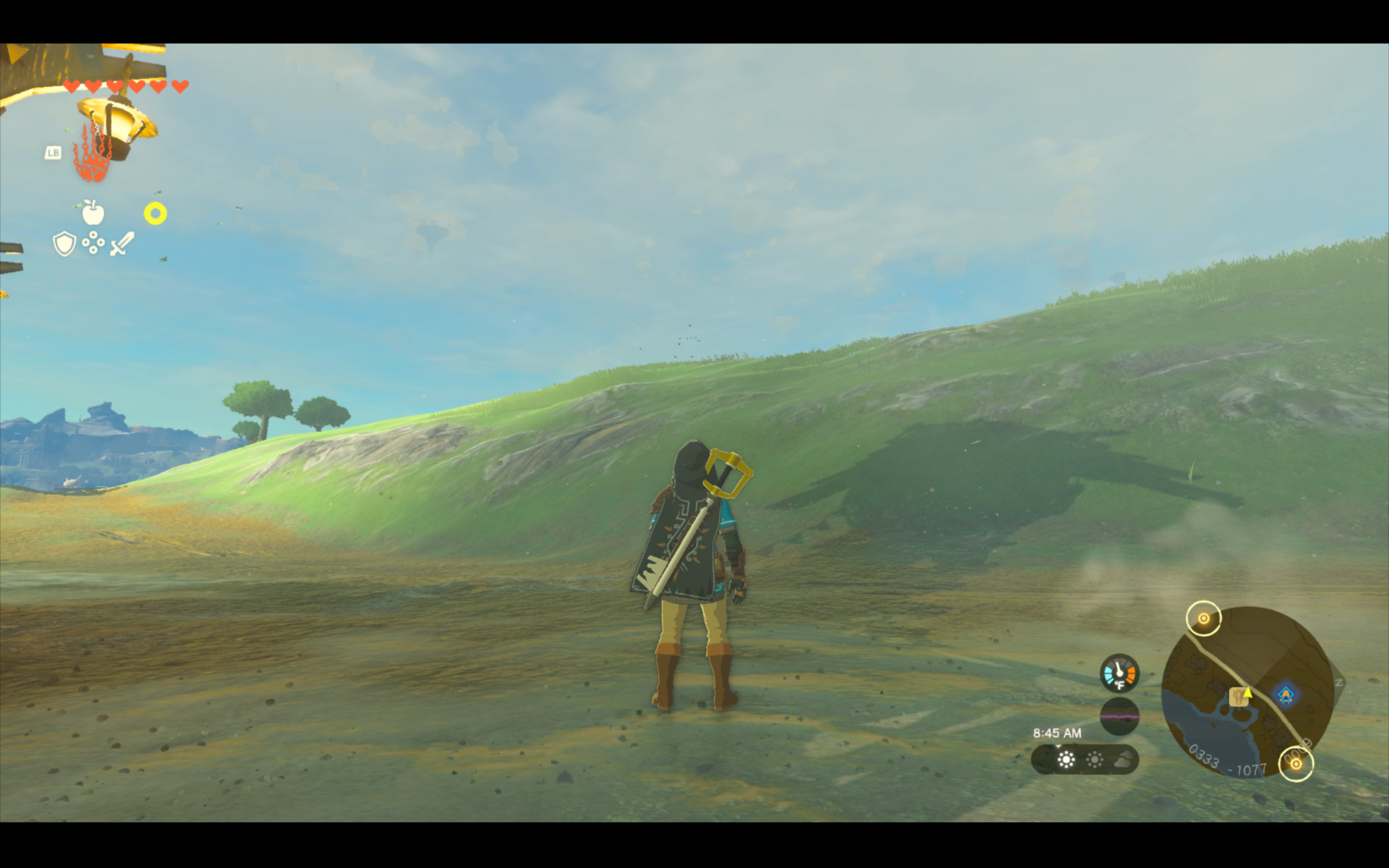
Task: Click the coordinates 0333 -1077 text
Action: click(x=1228, y=762)
